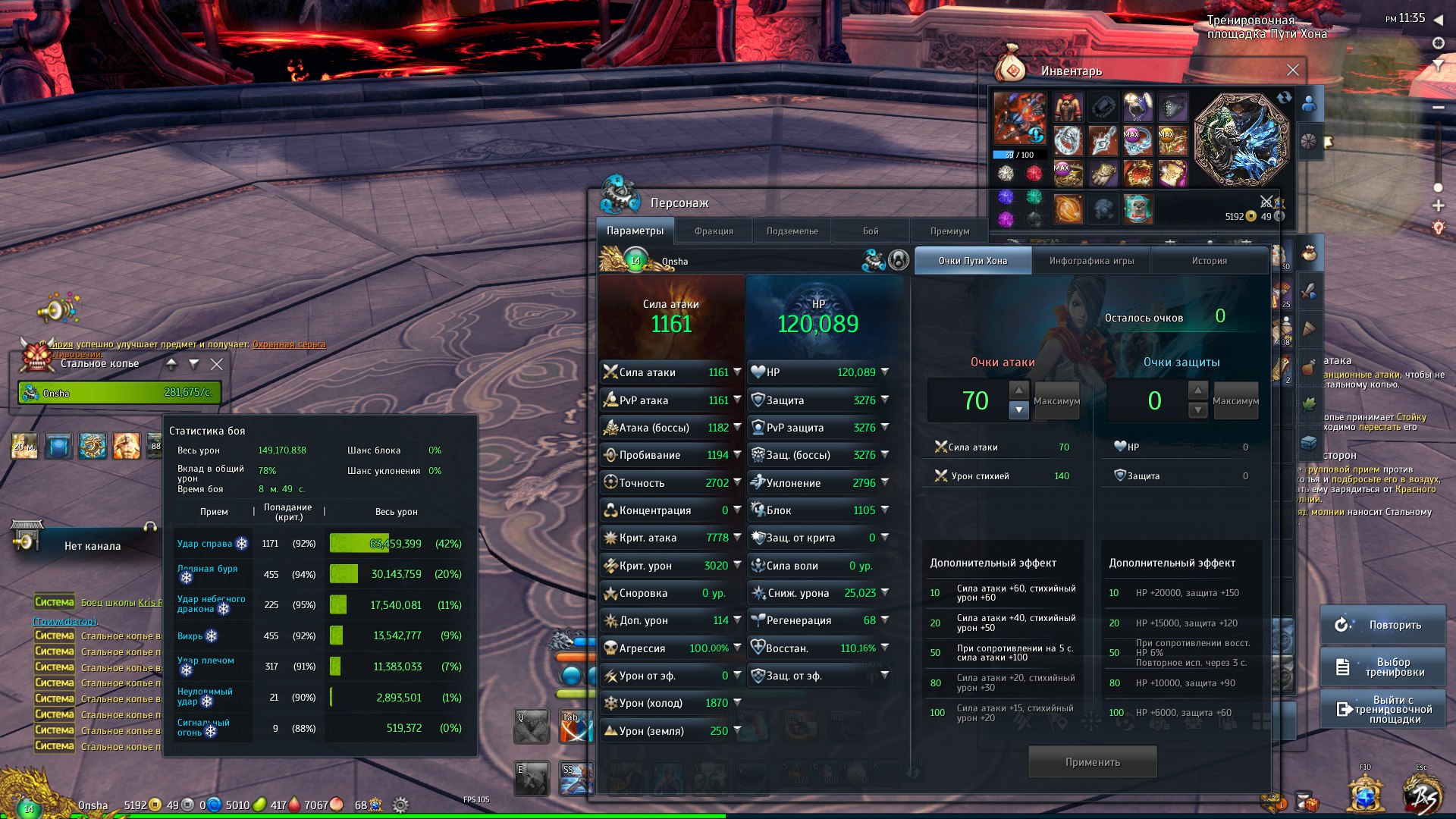The image size is (1456, 819).
Task: Close the Инвентарь window
Action: pos(1293,71)
